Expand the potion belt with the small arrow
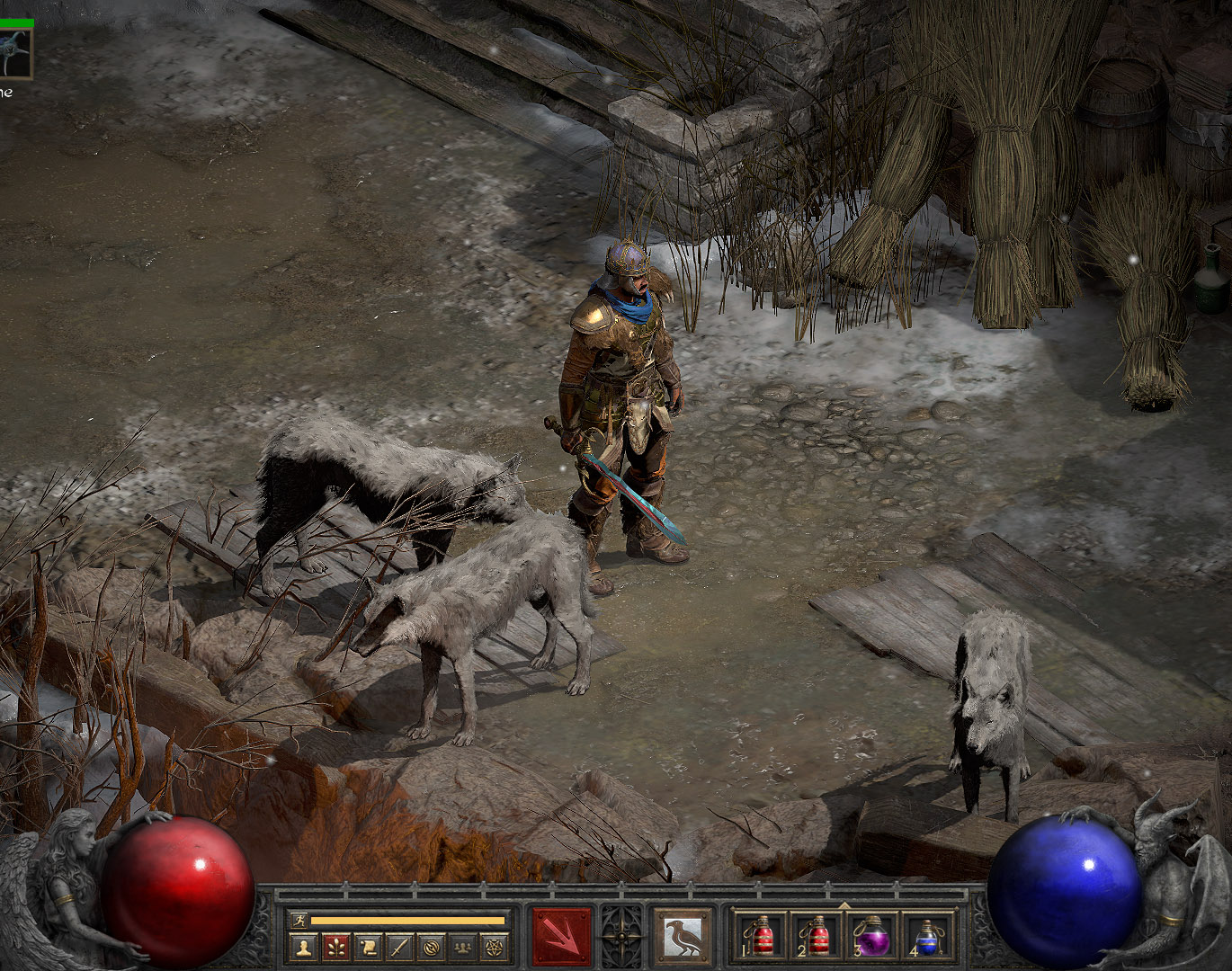The height and width of the screenshot is (971, 1232). [x=844, y=905]
